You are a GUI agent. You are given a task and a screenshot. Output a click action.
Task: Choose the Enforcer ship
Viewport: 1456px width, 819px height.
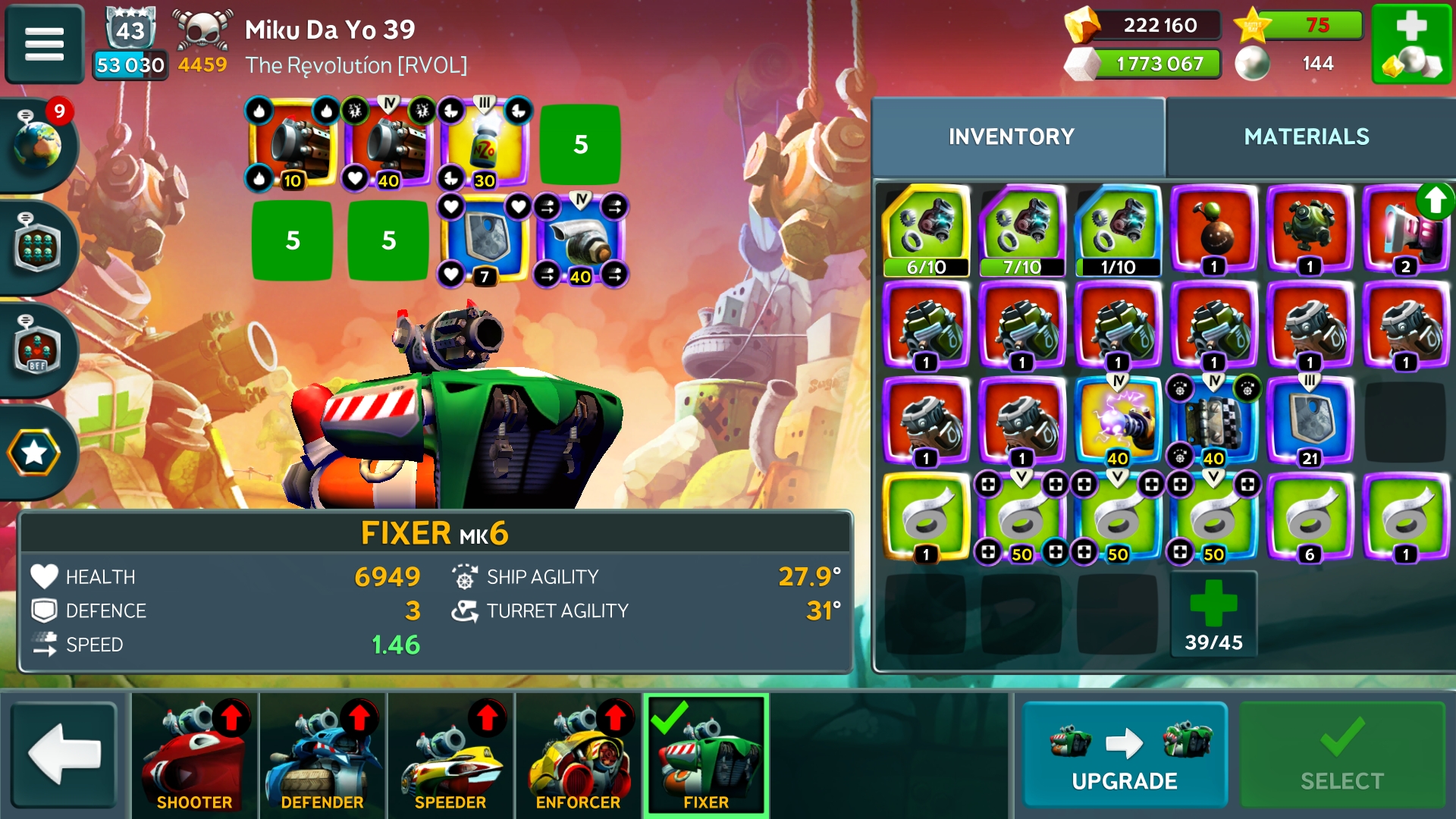pos(578,755)
